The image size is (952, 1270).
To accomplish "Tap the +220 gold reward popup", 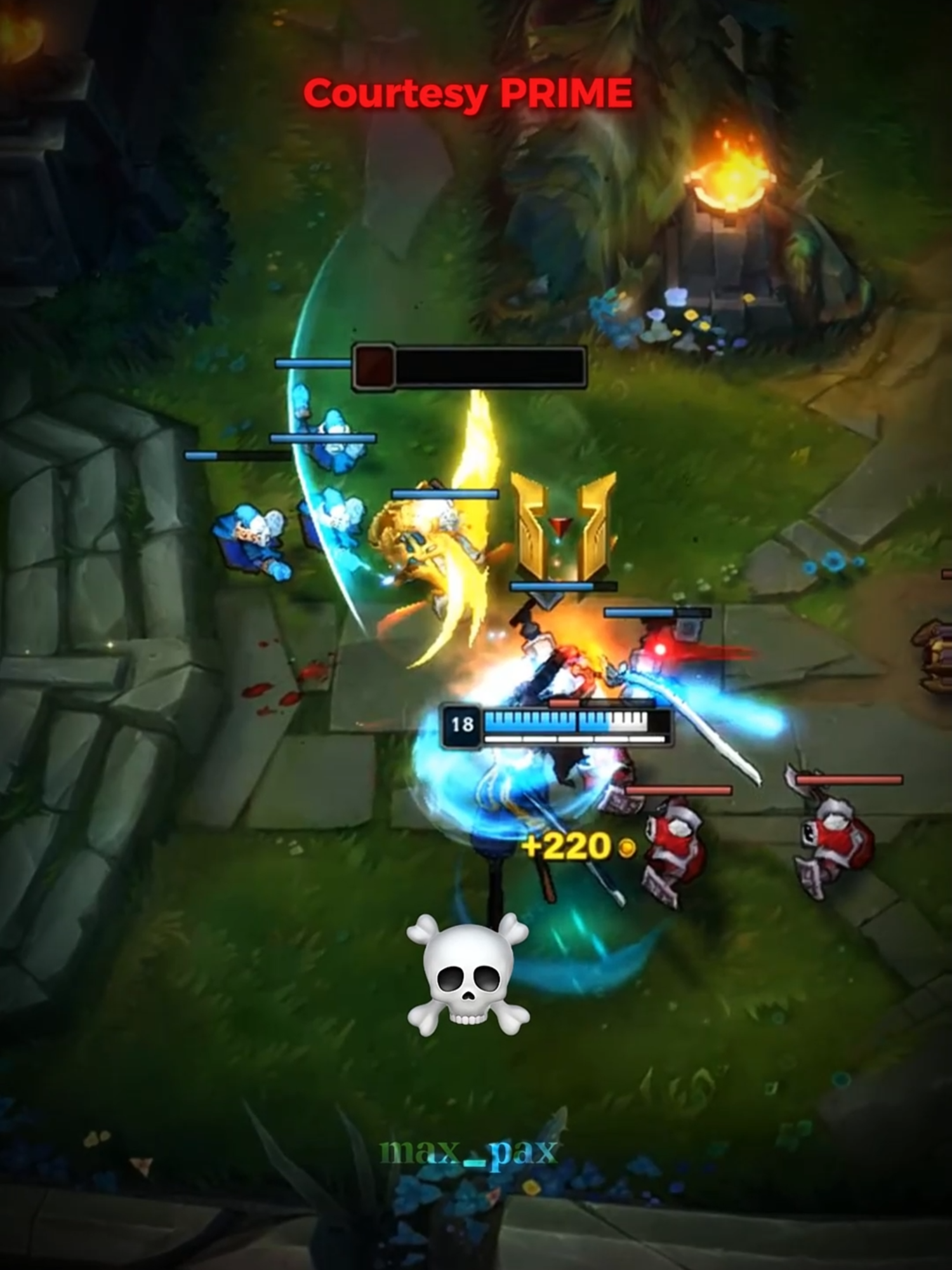I will pos(565,845).
